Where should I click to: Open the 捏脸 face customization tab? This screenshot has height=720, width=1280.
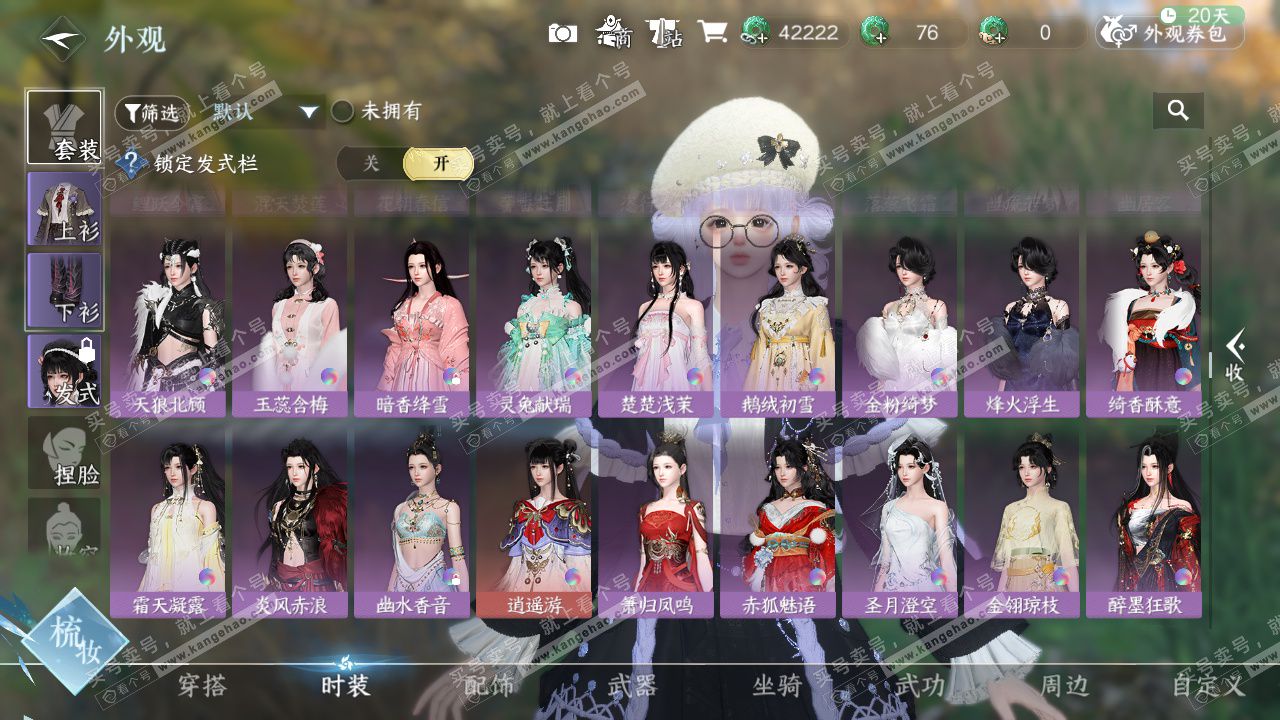point(64,453)
